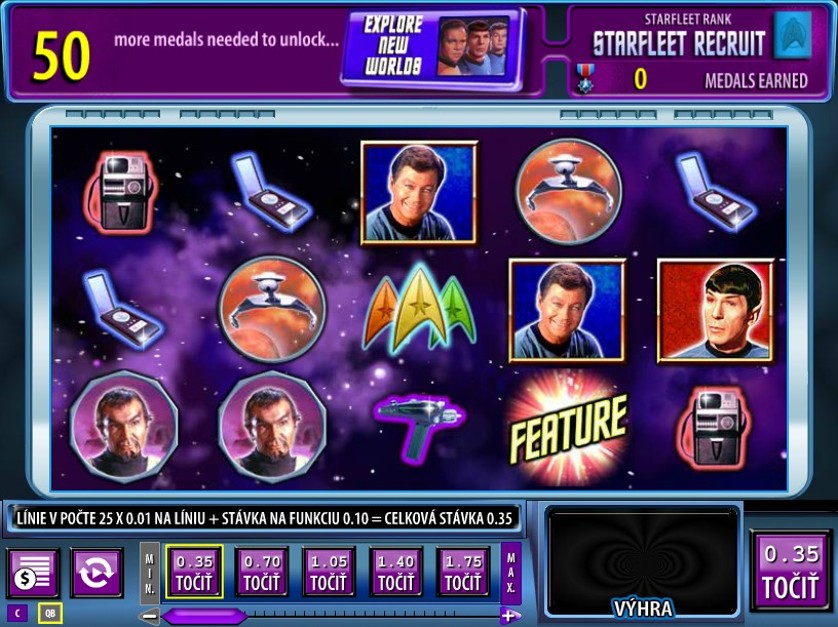Select the 1.40 Točiť bet button
The width and height of the screenshot is (838, 627).
396,571
